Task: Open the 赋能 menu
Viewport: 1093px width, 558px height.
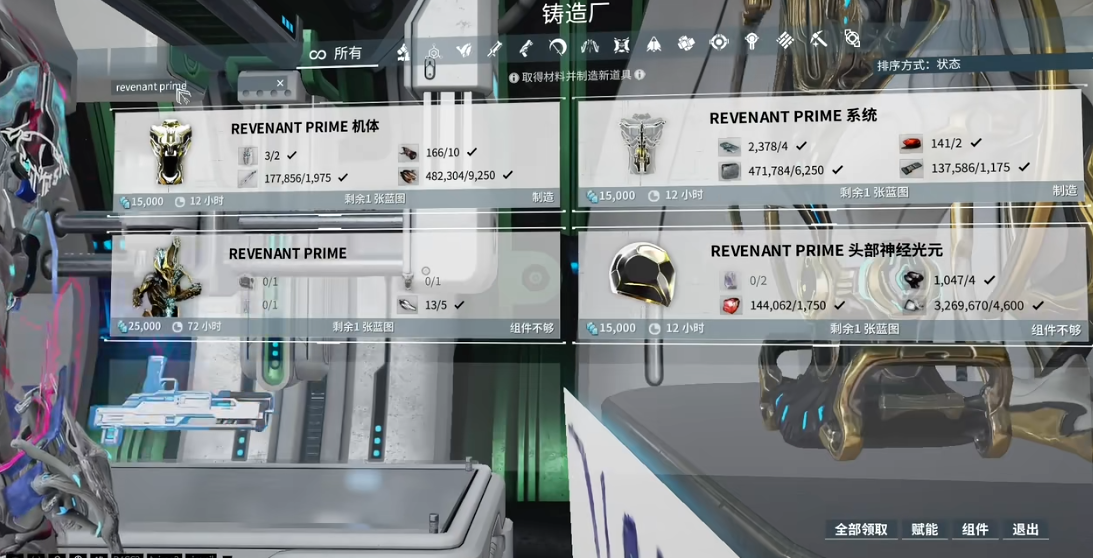Action: (925, 529)
